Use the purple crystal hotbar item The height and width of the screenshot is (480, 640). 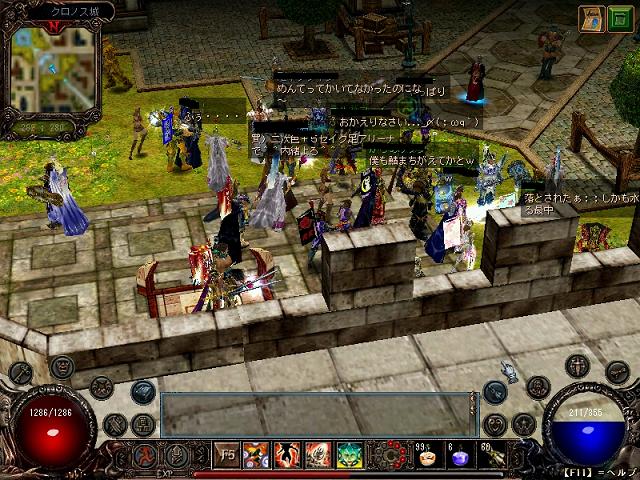(x=459, y=457)
